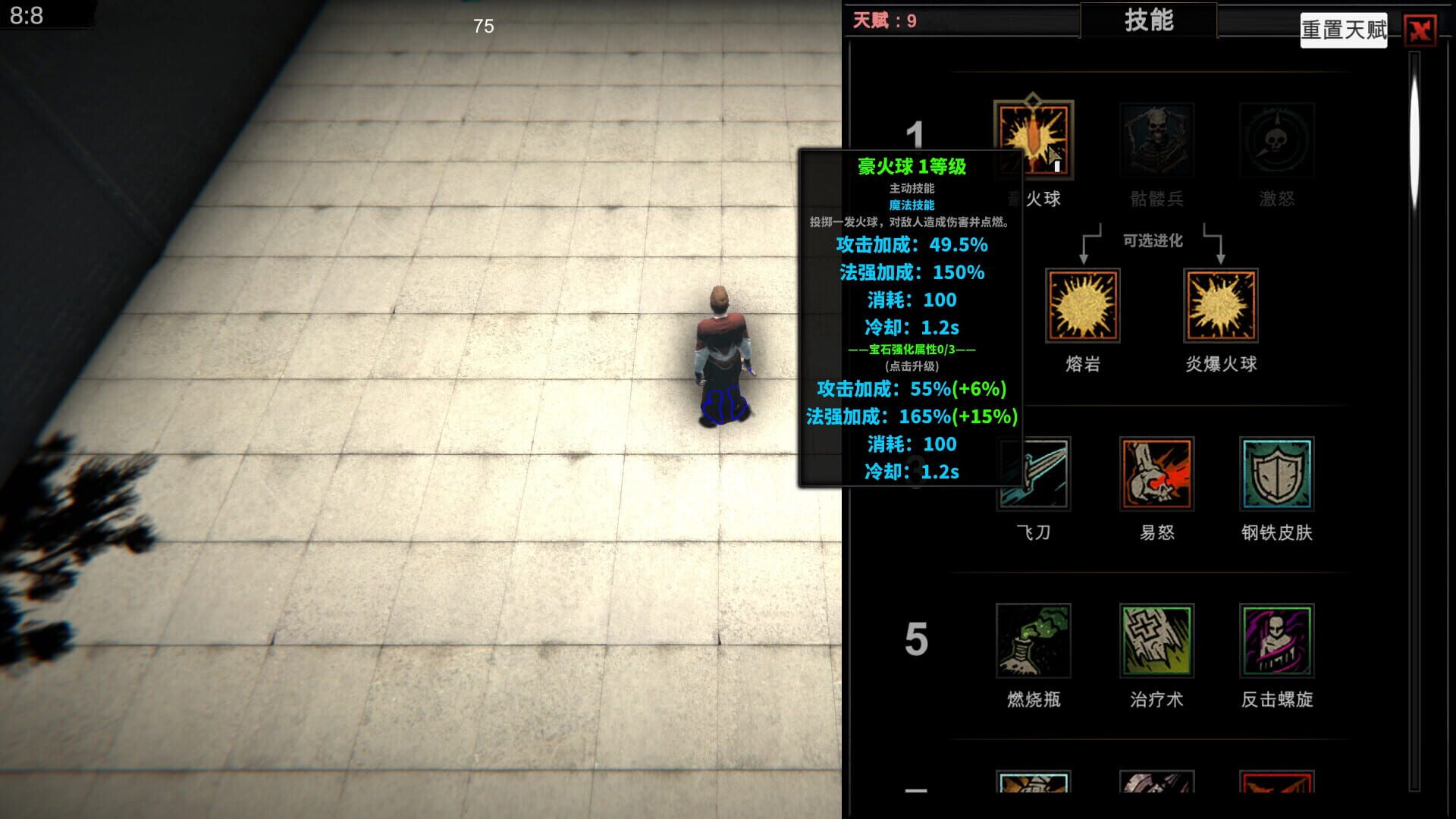Select the 易怒 skill icon with red skull
The image size is (1456, 819).
(x=1156, y=474)
